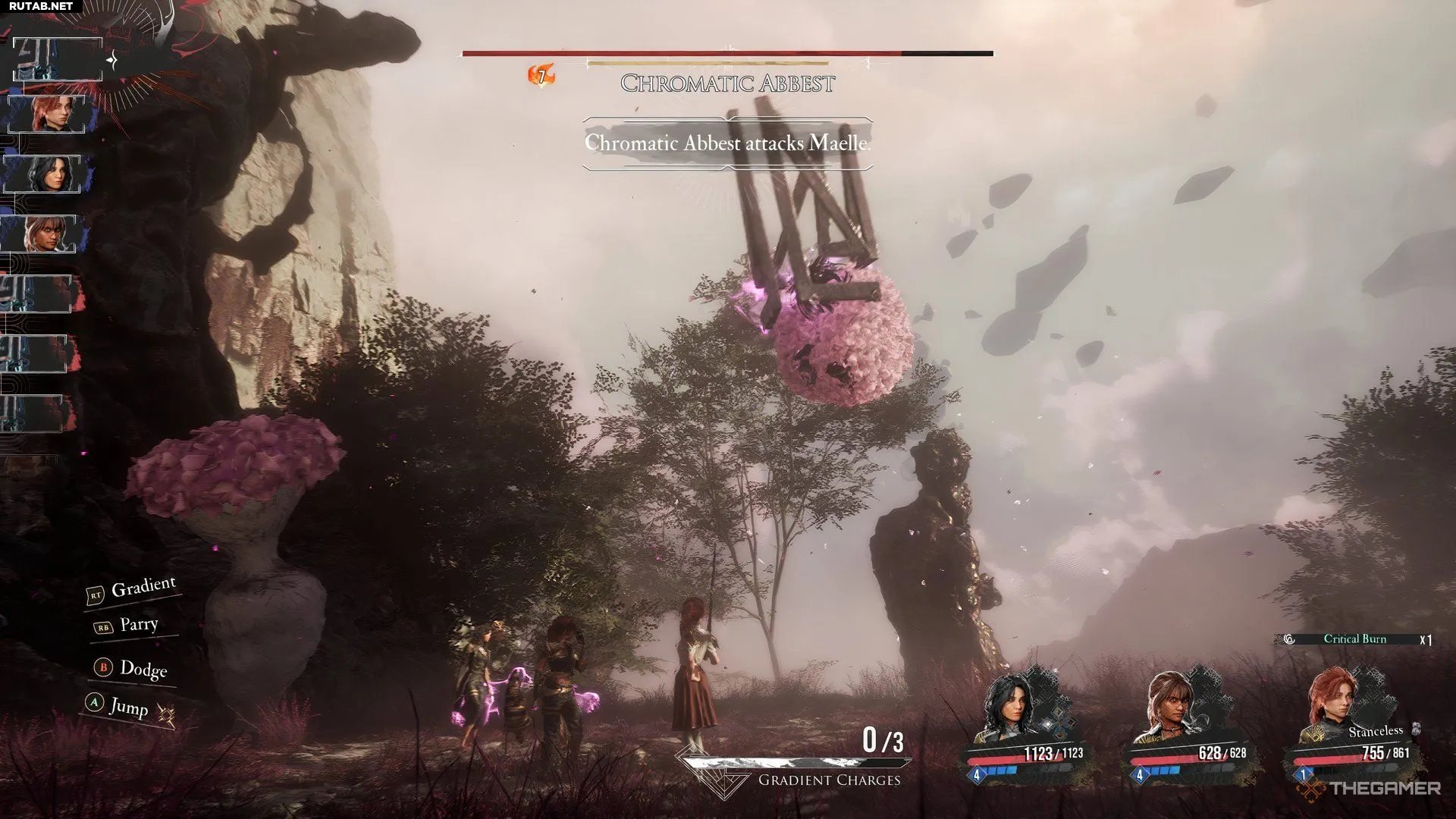Inspect Maelle's Stanceless stance indicator
The image size is (1456, 819).
(1376, 731)
